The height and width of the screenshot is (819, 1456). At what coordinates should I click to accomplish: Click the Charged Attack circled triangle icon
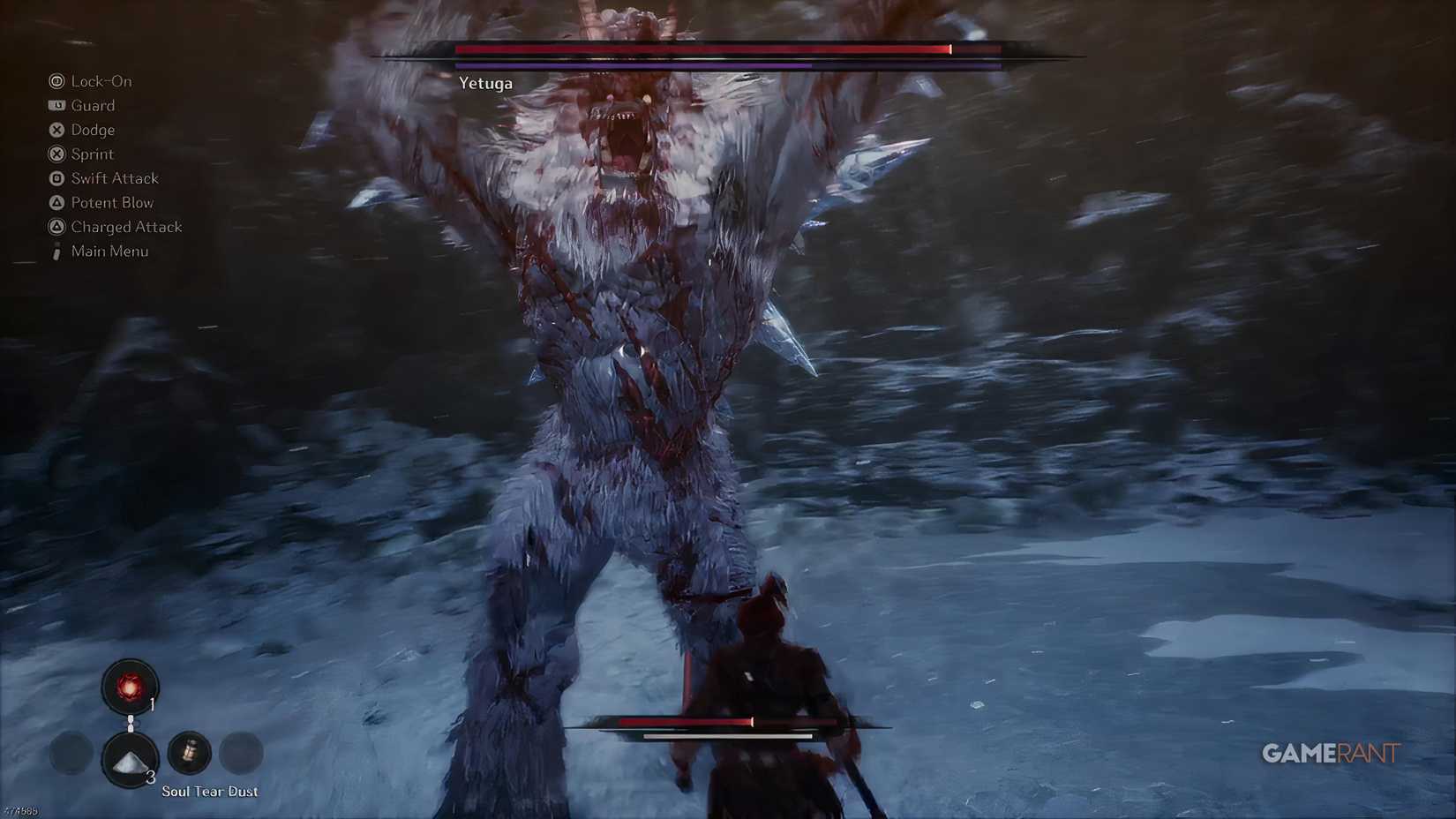coord(56,227)
